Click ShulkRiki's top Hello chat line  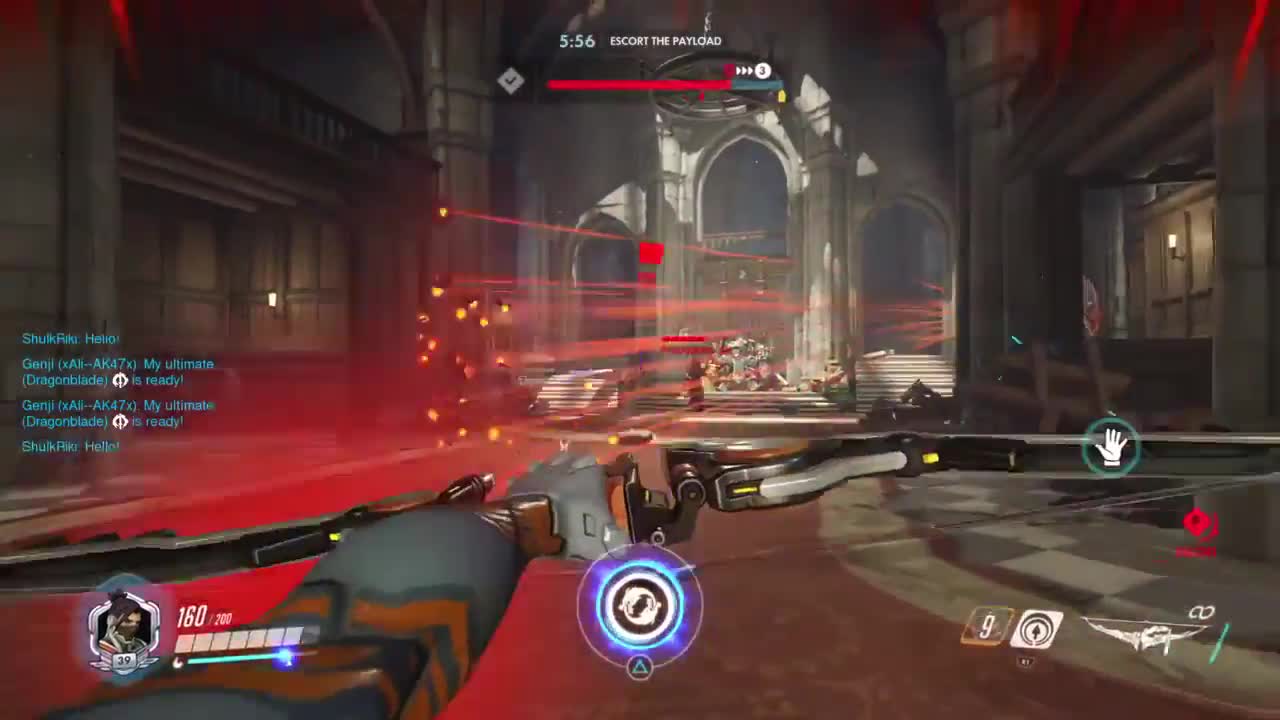tap(70, 339)
